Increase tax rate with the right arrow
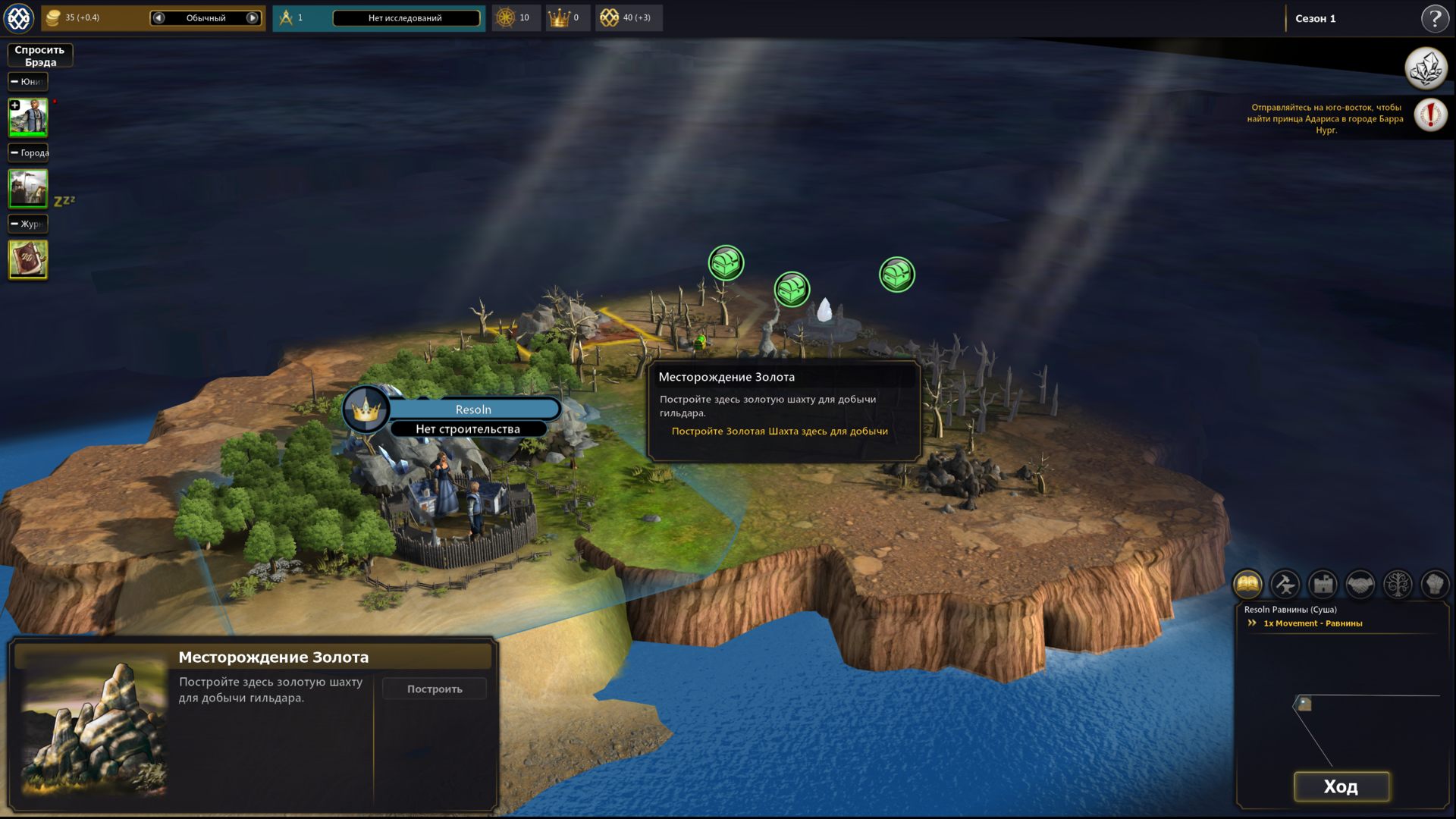1456x819 pixels. 253,18
